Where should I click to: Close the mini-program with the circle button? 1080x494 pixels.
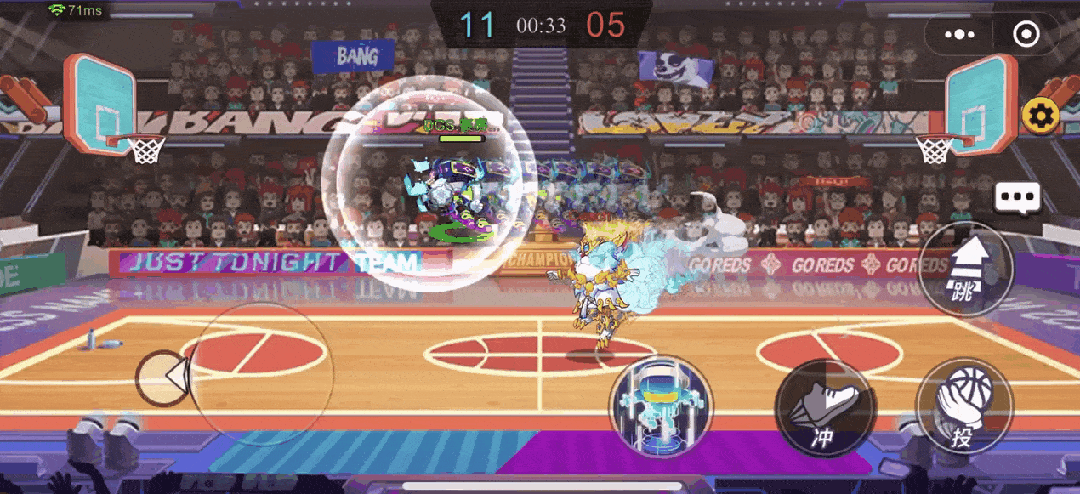1025,34
